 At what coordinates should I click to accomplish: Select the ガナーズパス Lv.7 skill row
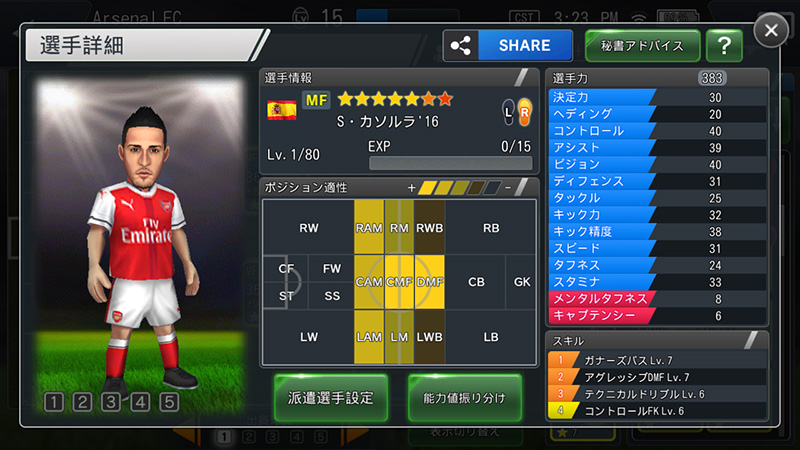click(x=658, y=359)
